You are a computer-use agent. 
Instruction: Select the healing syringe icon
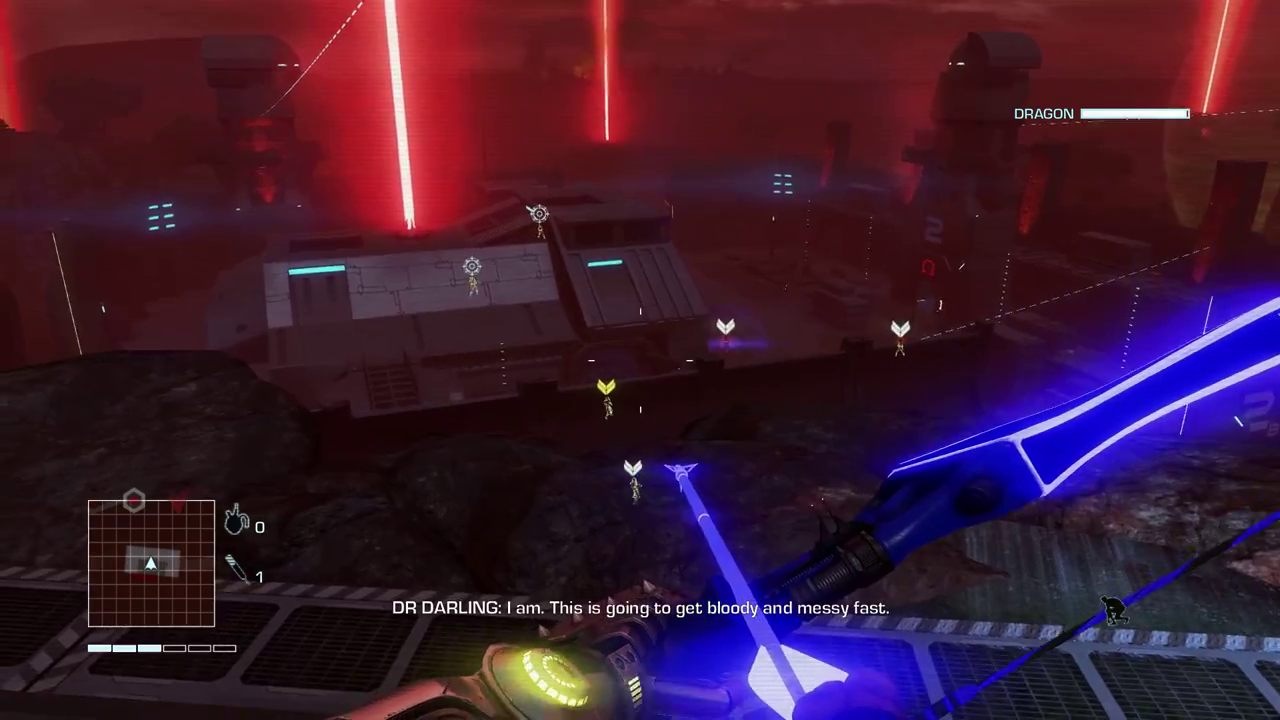click(x=237, y=569)
